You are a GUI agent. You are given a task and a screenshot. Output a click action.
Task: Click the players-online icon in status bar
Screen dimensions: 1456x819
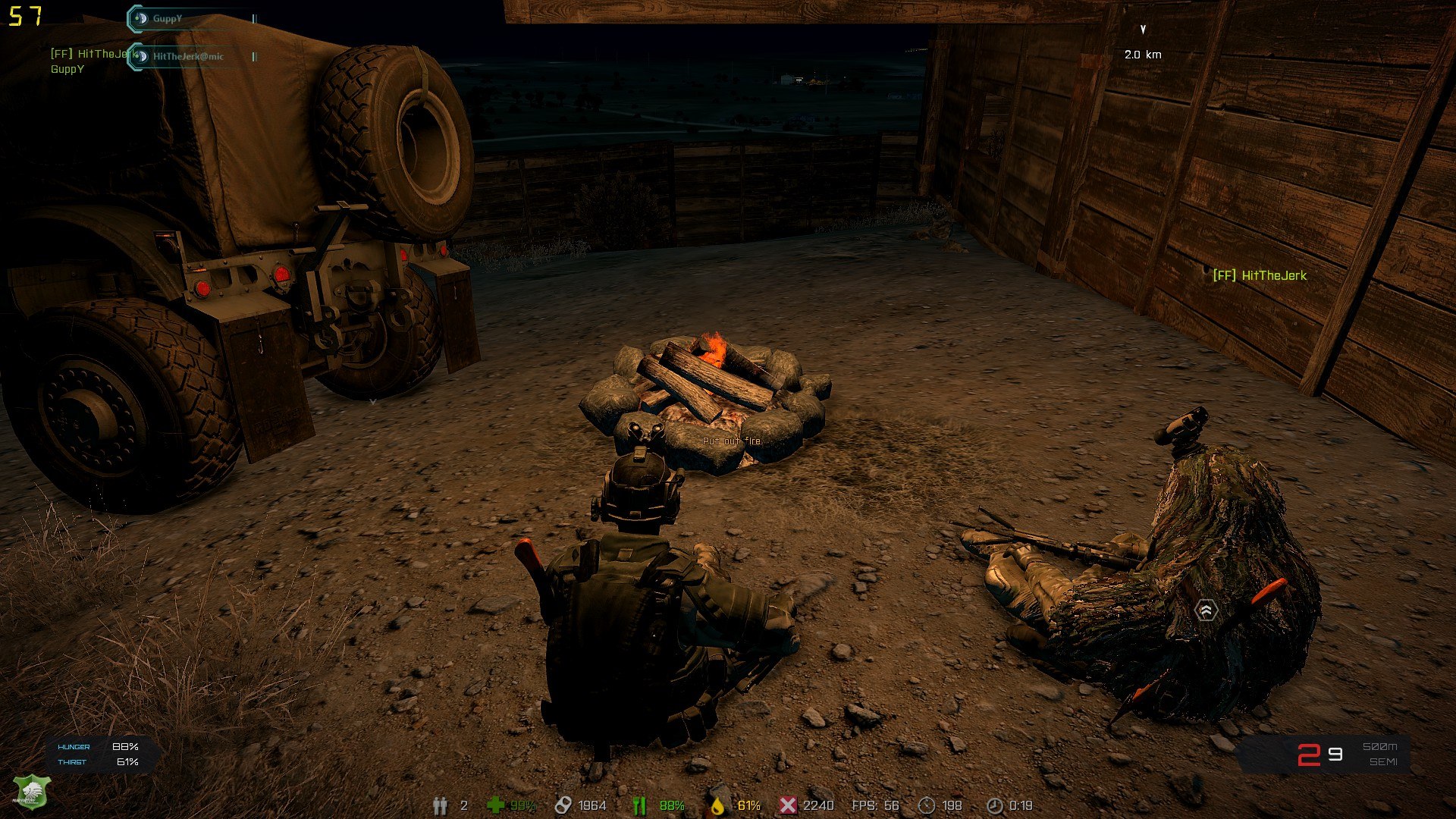tap(440, 805)
